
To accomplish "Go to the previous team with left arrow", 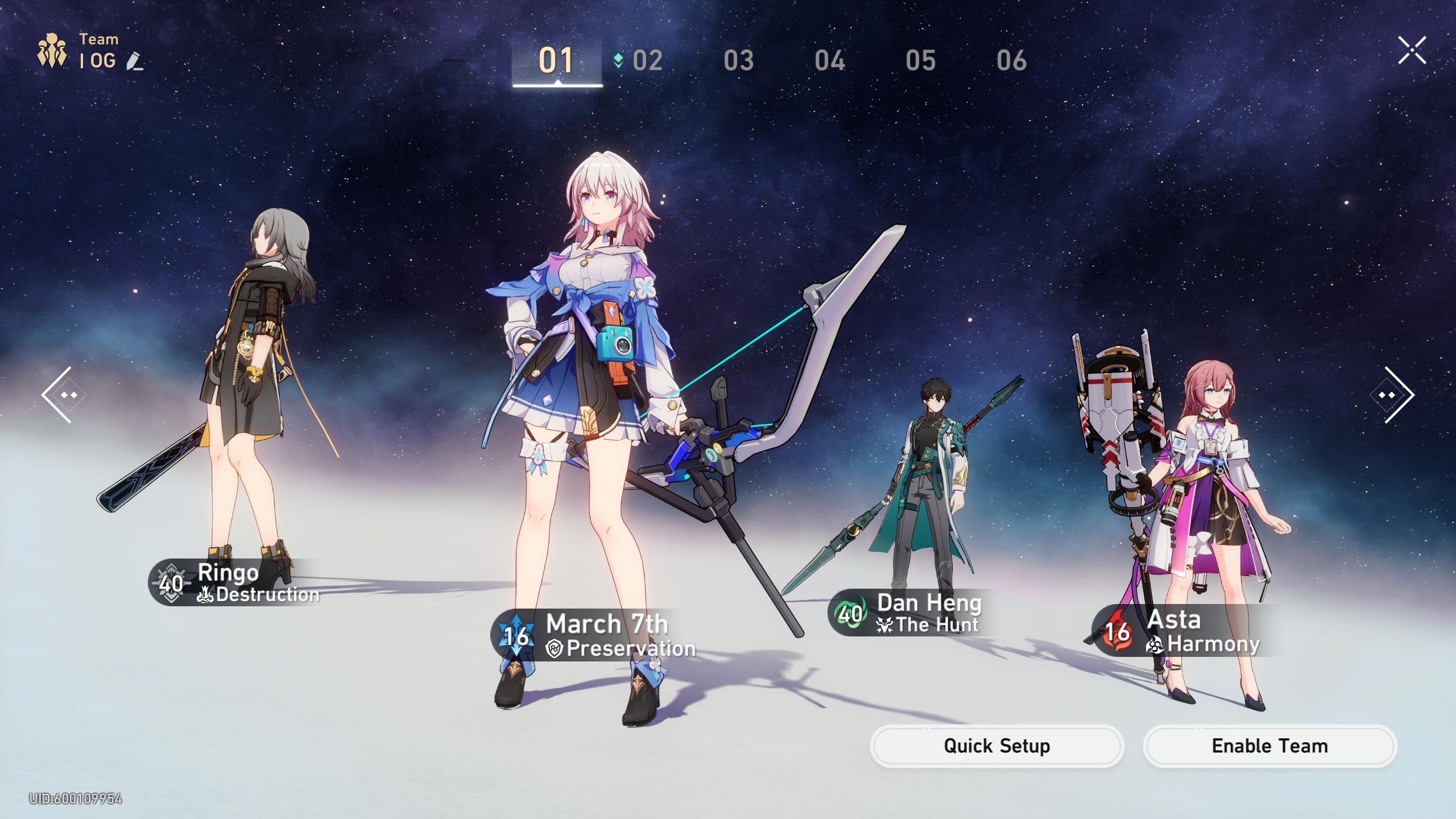I will 63,395.
